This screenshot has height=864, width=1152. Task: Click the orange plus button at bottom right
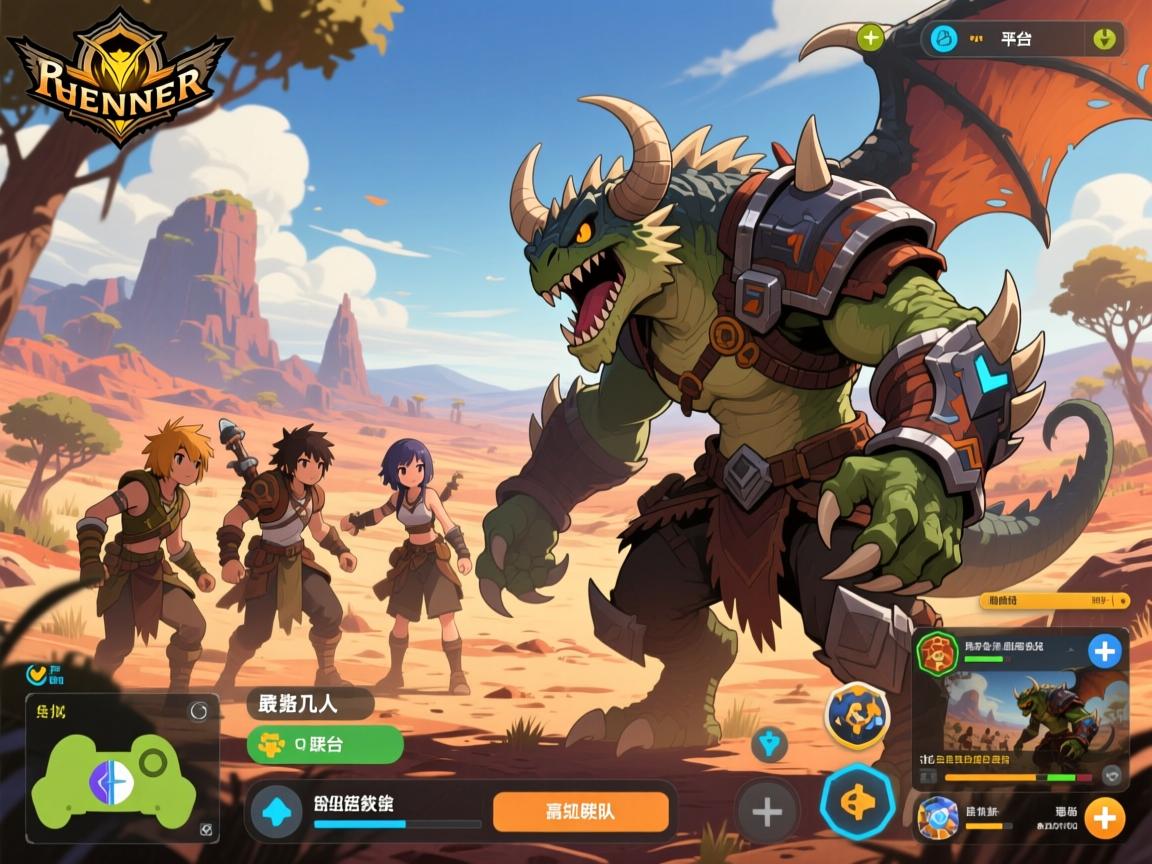[x=1103, y=818]
